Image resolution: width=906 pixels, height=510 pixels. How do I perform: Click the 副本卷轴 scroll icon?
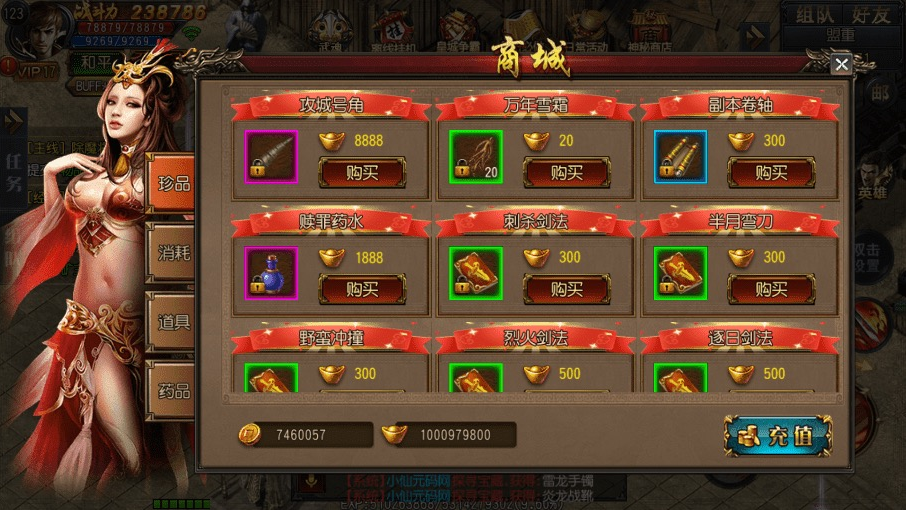point(680,157)
